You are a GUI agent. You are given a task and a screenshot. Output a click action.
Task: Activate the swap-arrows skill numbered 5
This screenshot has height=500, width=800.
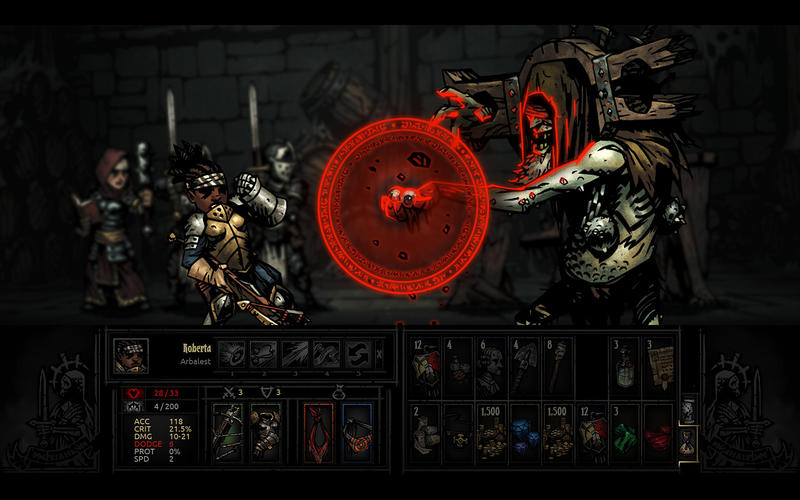click(x=357, y=353)
